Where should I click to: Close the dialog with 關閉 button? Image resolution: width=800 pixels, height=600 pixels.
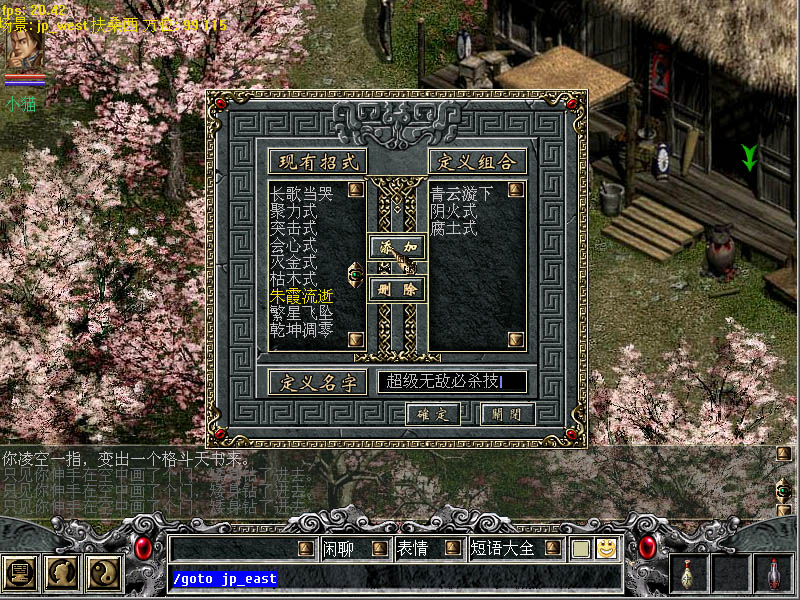(508, 414)
